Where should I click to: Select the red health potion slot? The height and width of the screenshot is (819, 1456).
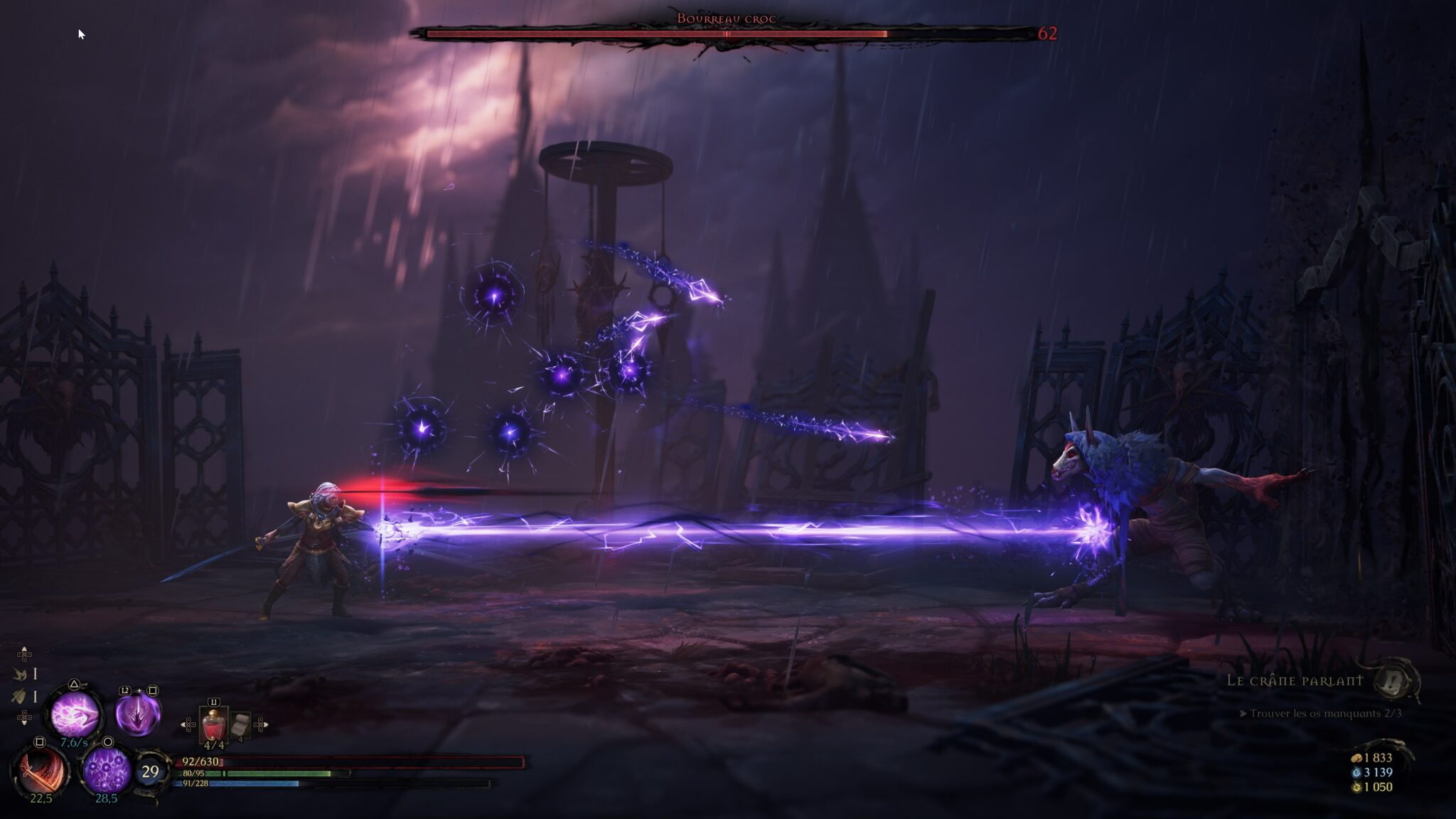pyautogui.click(x=213, y=725)
